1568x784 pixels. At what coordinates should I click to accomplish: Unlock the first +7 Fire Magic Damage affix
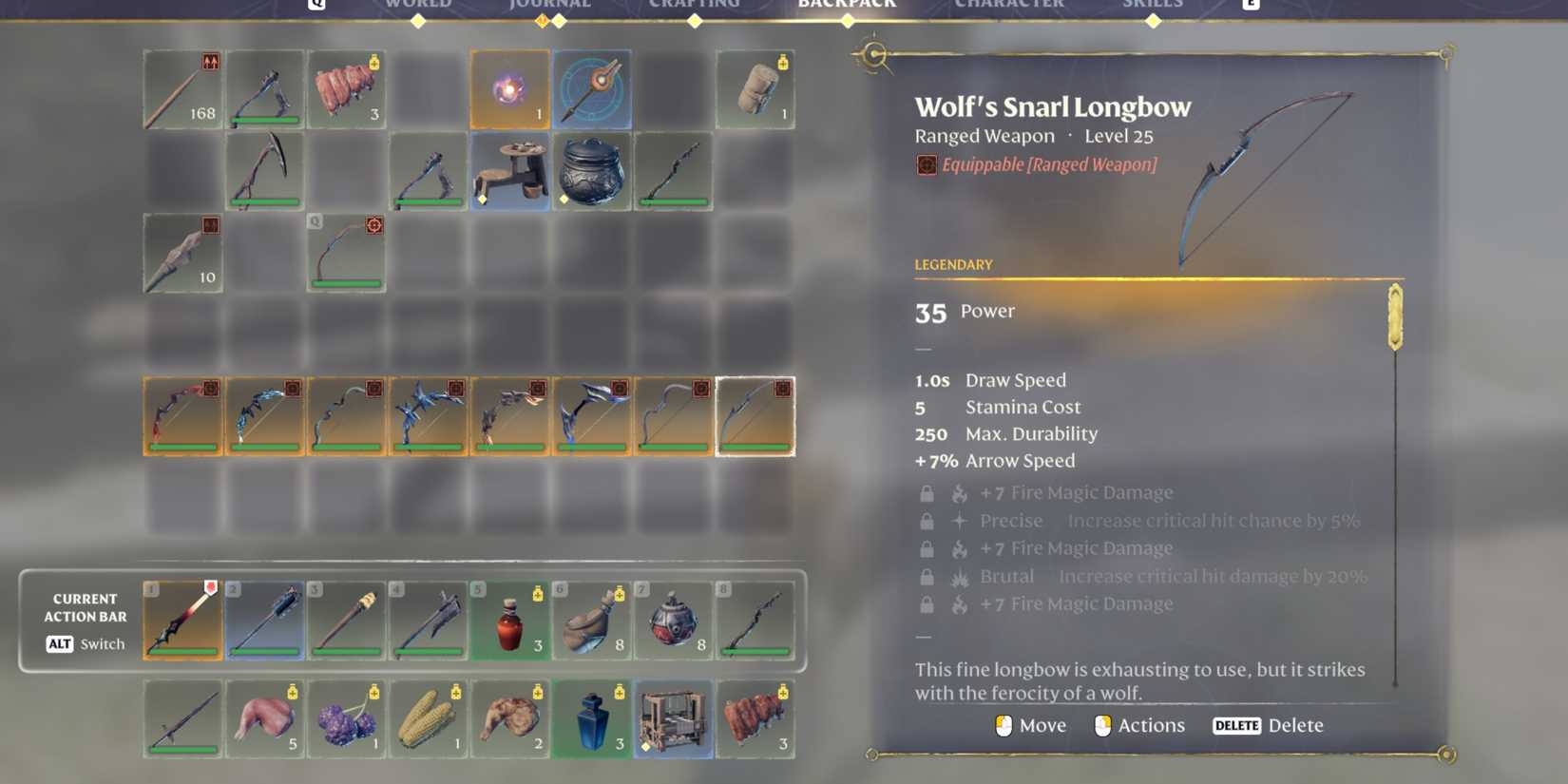[927, 493]
